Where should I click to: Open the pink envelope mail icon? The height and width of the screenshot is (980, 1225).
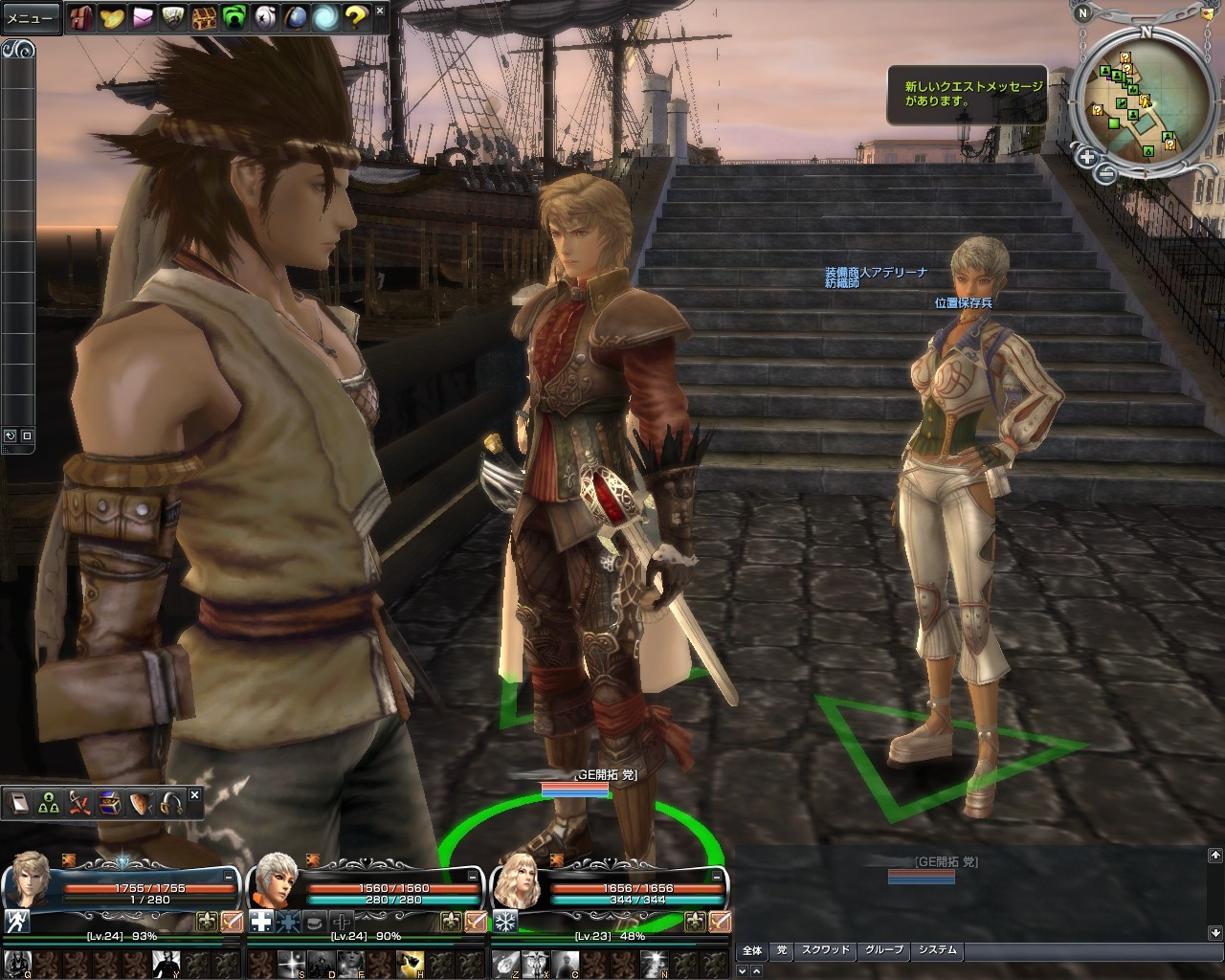tap(144, 17)
